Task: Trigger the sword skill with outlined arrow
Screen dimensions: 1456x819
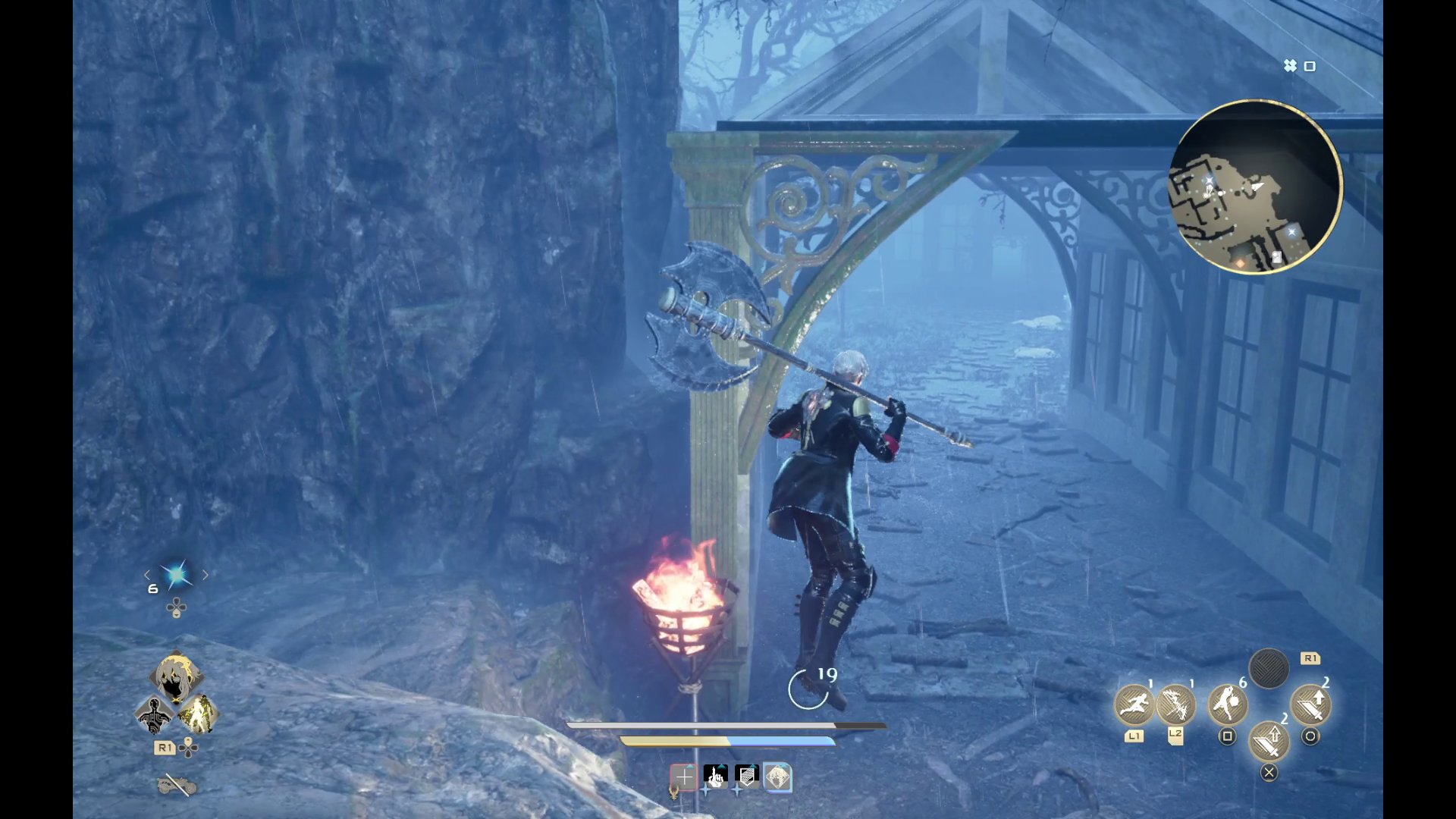Action: coord(1268,740)
